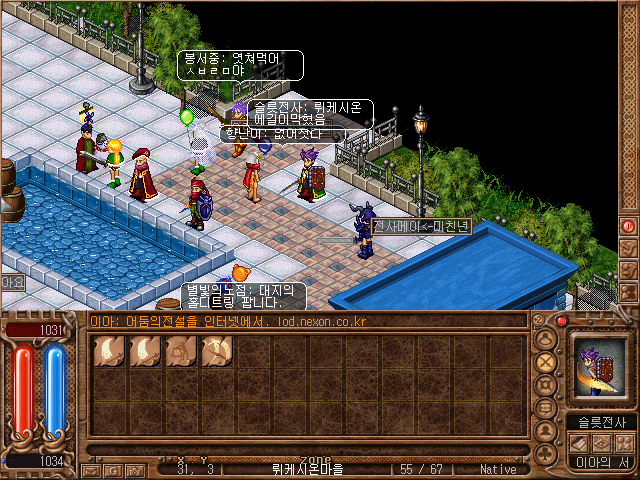Open the top round person silhouette button
This screenshot has height=480, width=640.
click(545, 338)
